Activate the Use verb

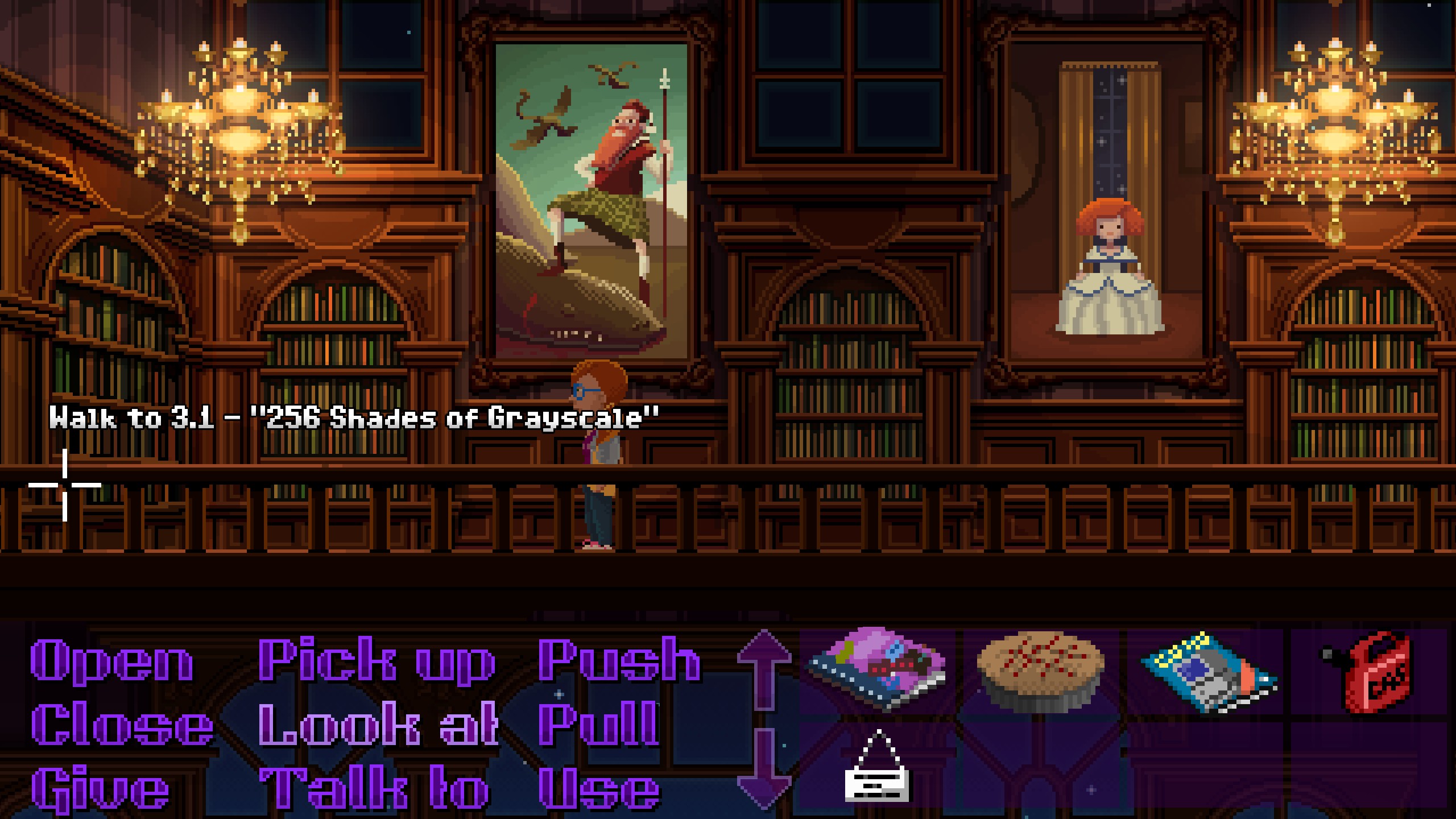[x=599, y=791]
